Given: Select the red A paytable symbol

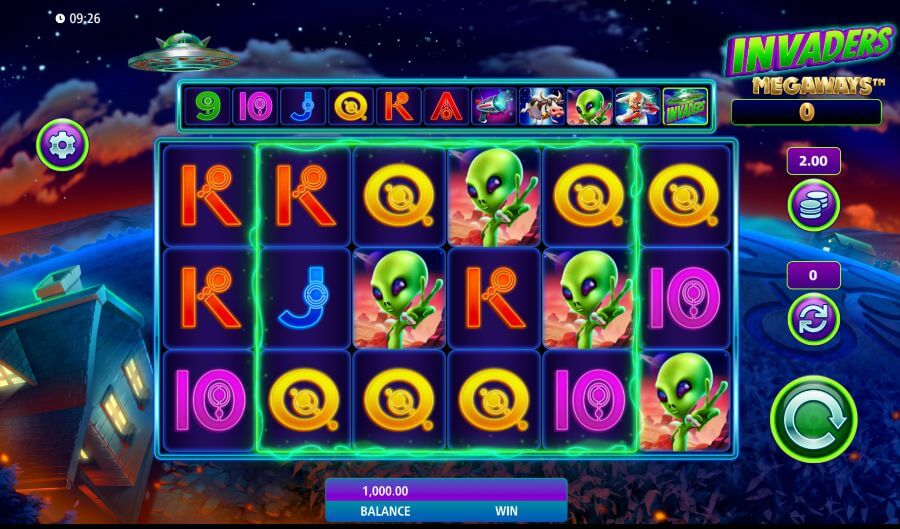Looking at the screenshot, I should 445,106.
